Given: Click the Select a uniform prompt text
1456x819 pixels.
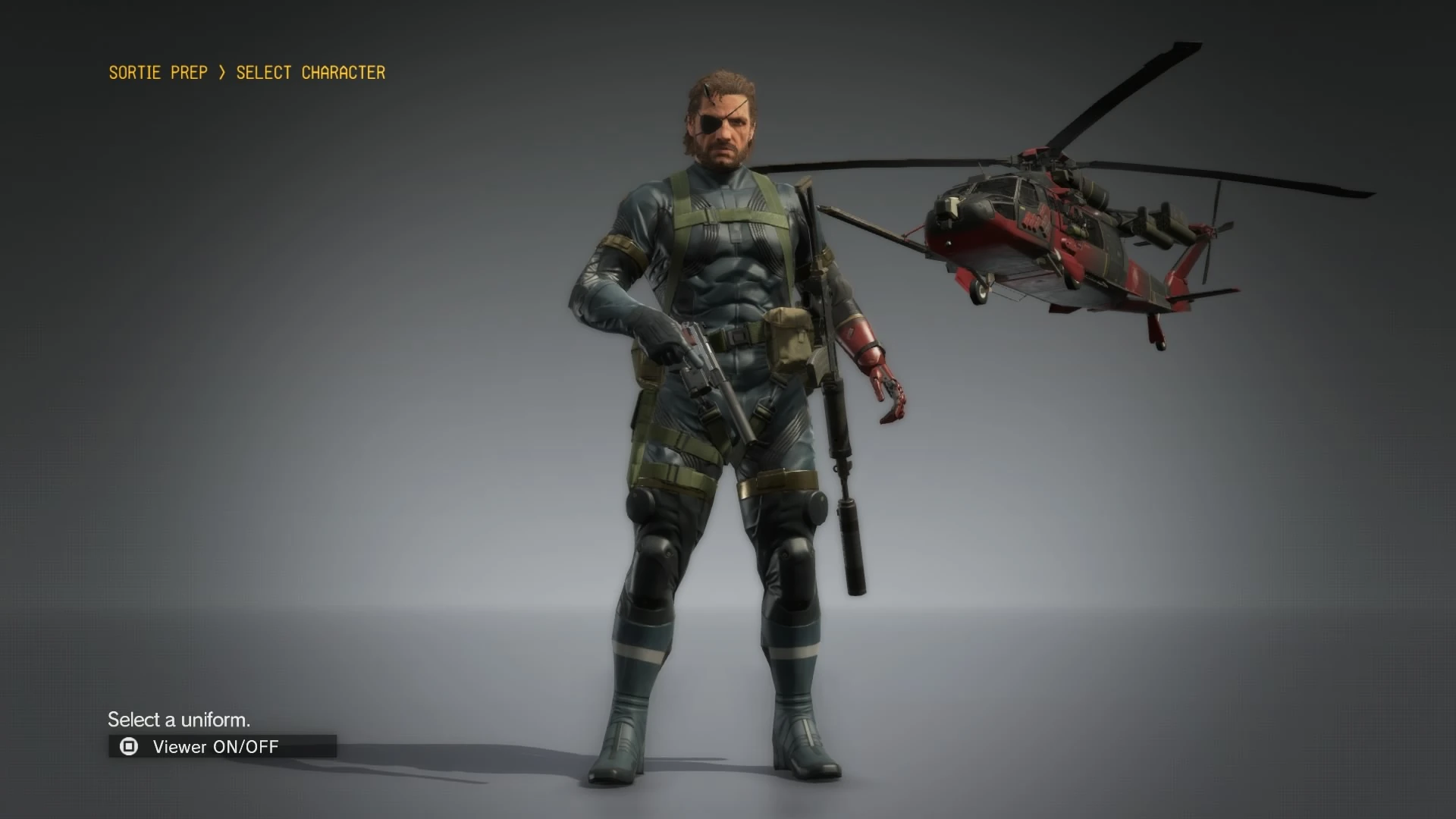Looking at the screenshot, I should pos(180,719).
